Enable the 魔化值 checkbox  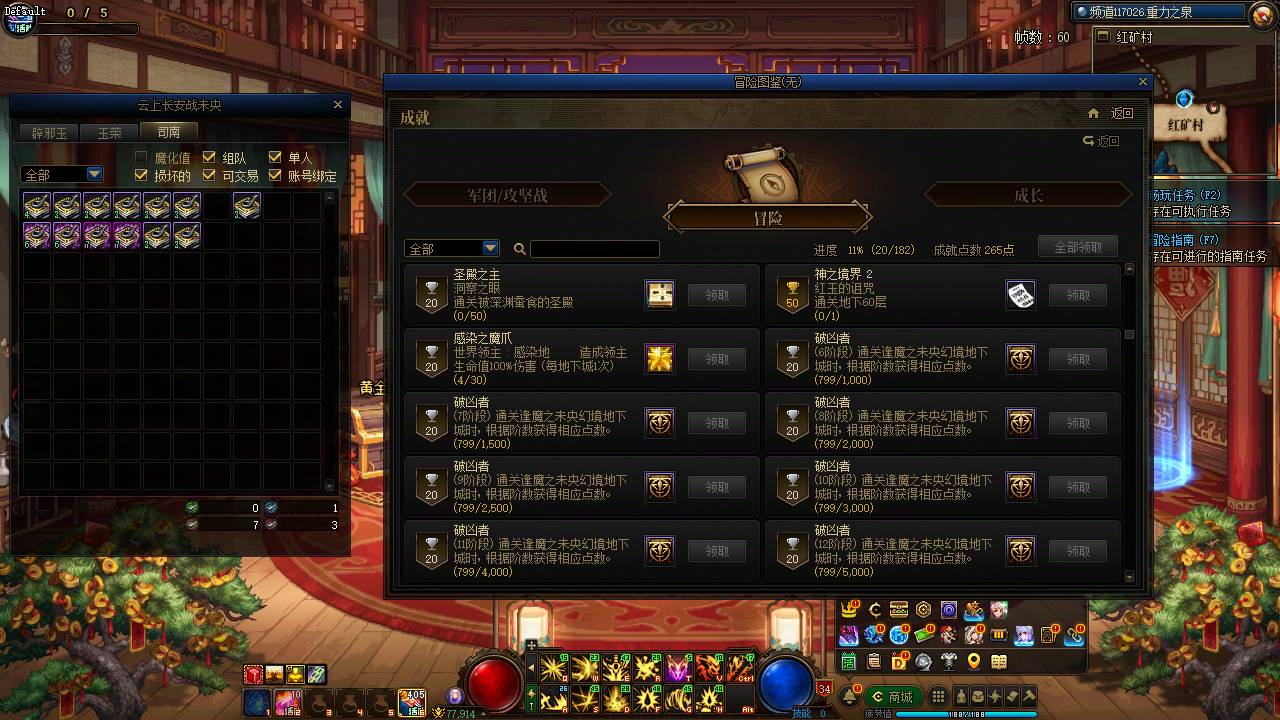click(140, 158)
